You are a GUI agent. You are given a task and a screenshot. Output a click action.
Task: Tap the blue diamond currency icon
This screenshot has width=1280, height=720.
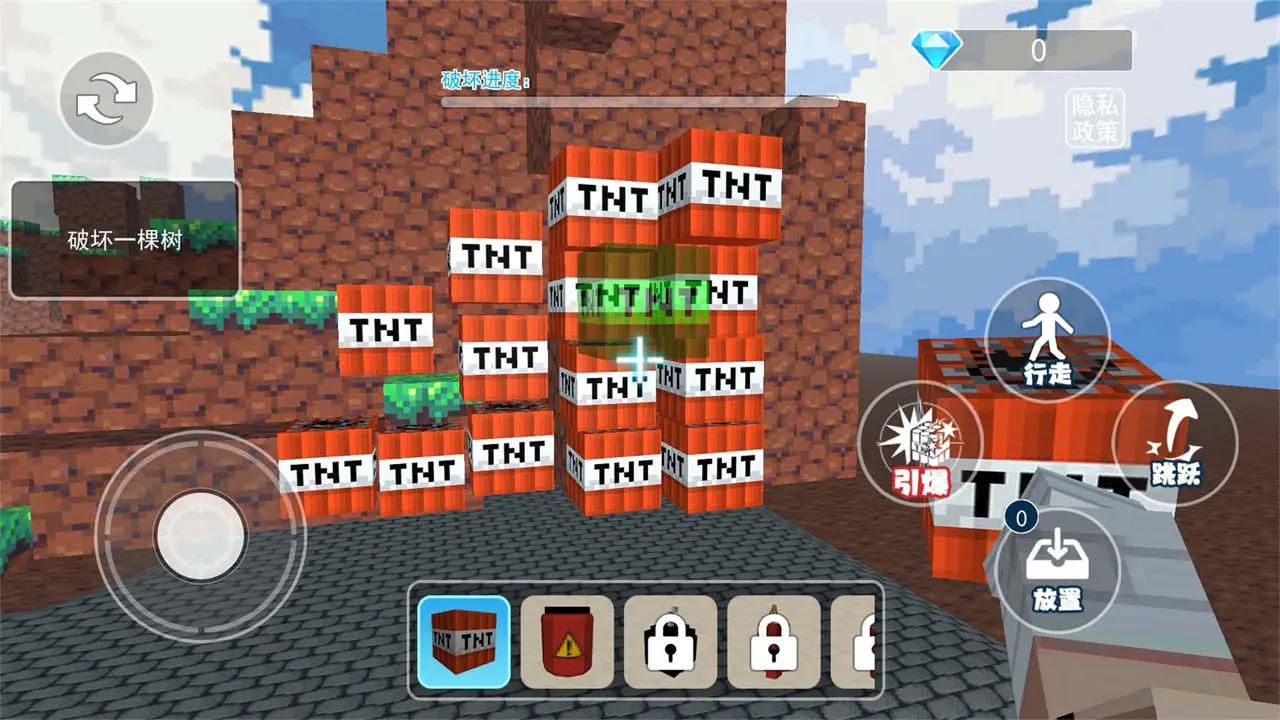point(934,47)
